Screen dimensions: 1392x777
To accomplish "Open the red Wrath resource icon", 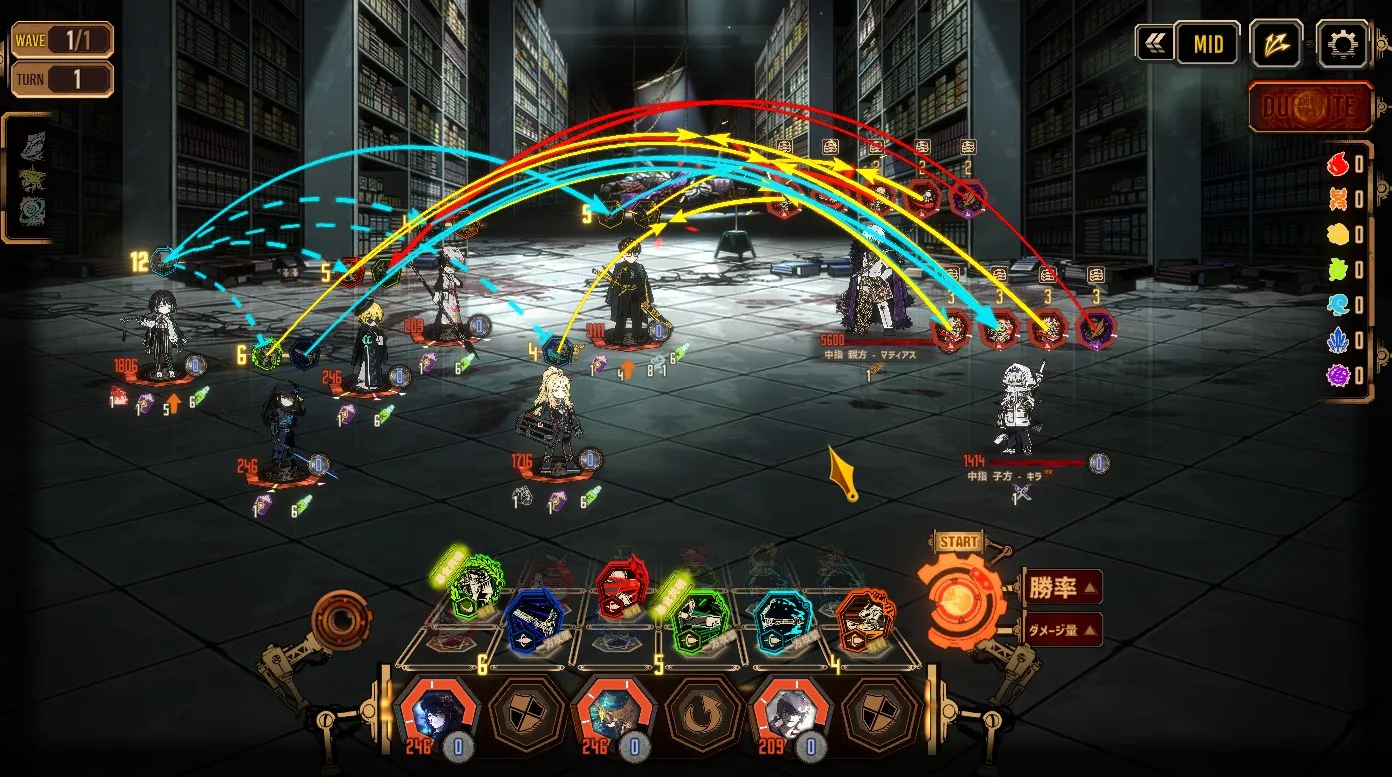I will pyautogui.click(x=1337, y=163).
